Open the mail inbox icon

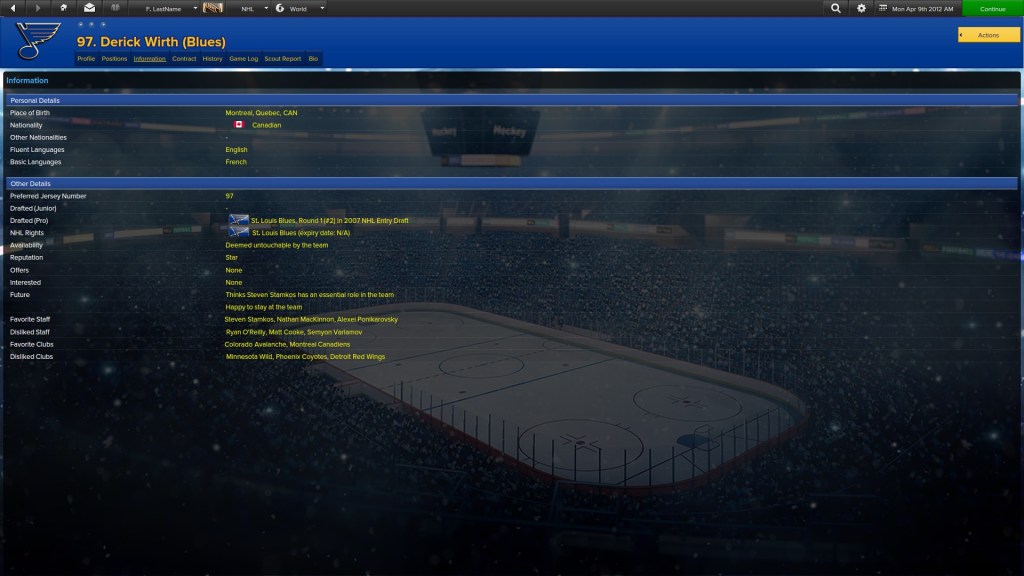point(89,8)
